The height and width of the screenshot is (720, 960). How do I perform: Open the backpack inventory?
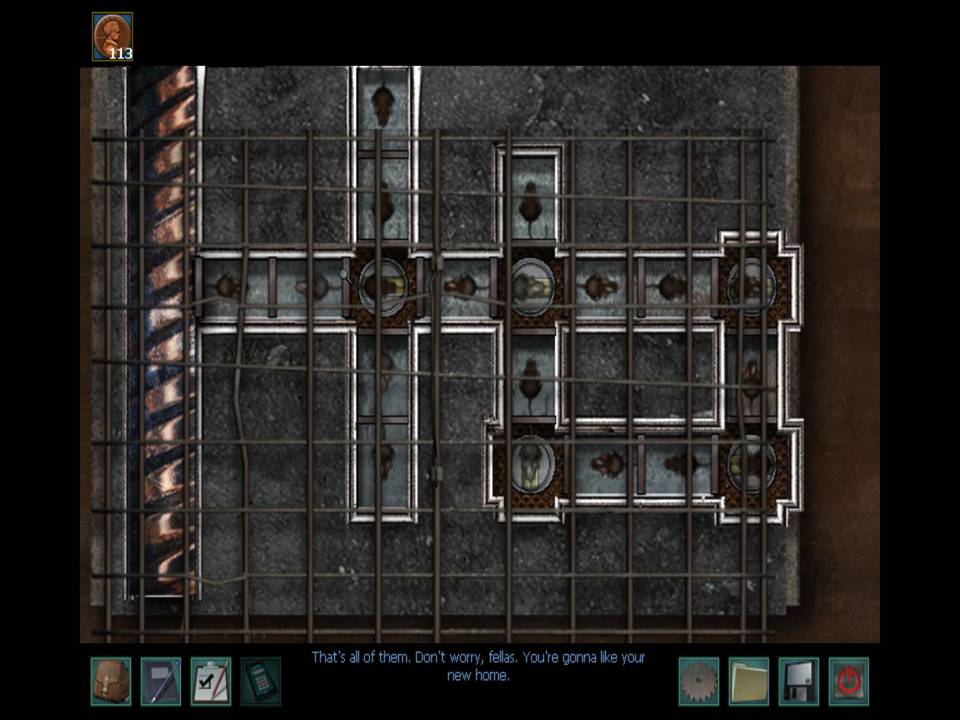click(x=110, y=681)
